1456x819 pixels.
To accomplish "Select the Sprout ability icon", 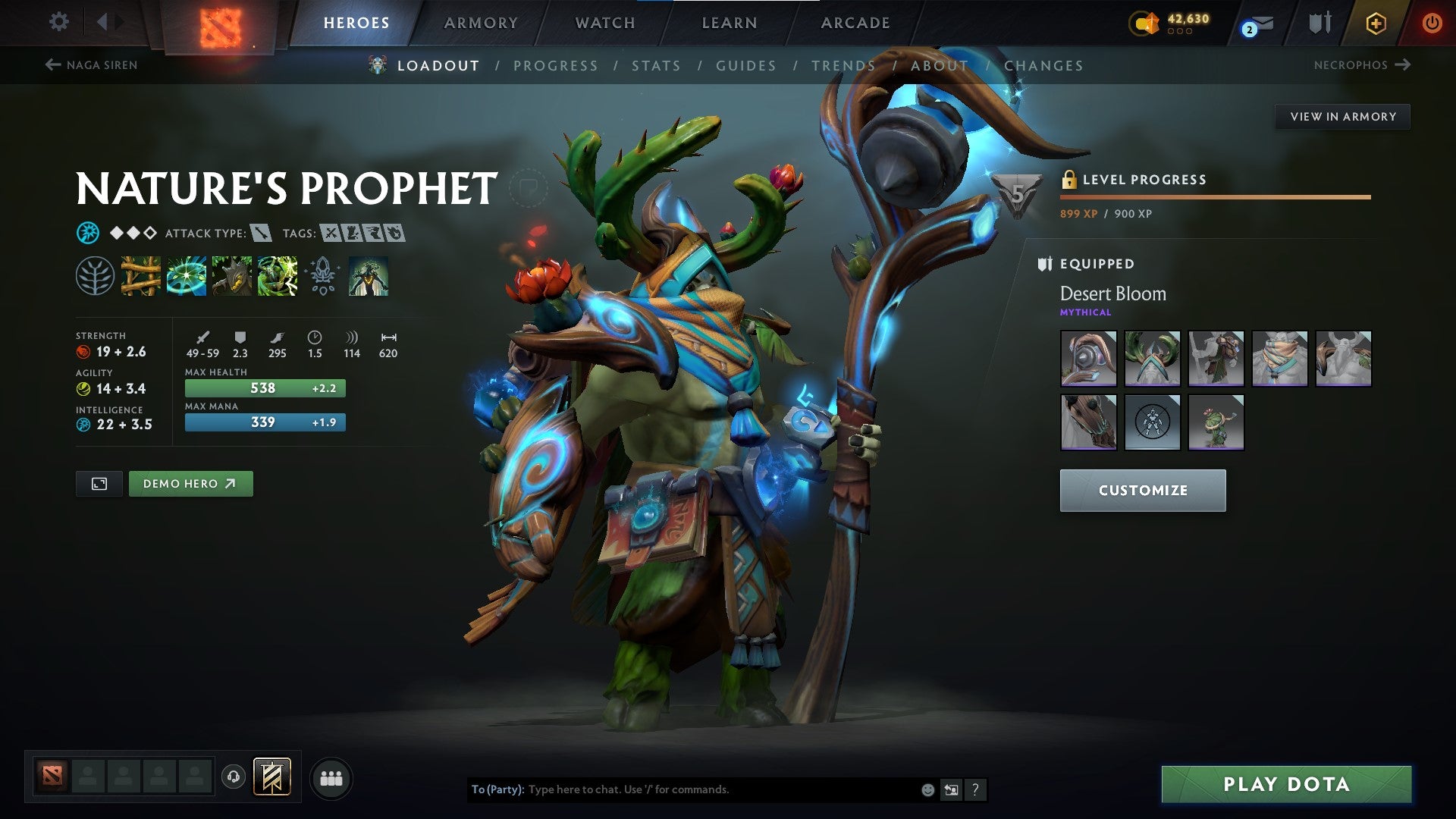I will tap(142, 277).
